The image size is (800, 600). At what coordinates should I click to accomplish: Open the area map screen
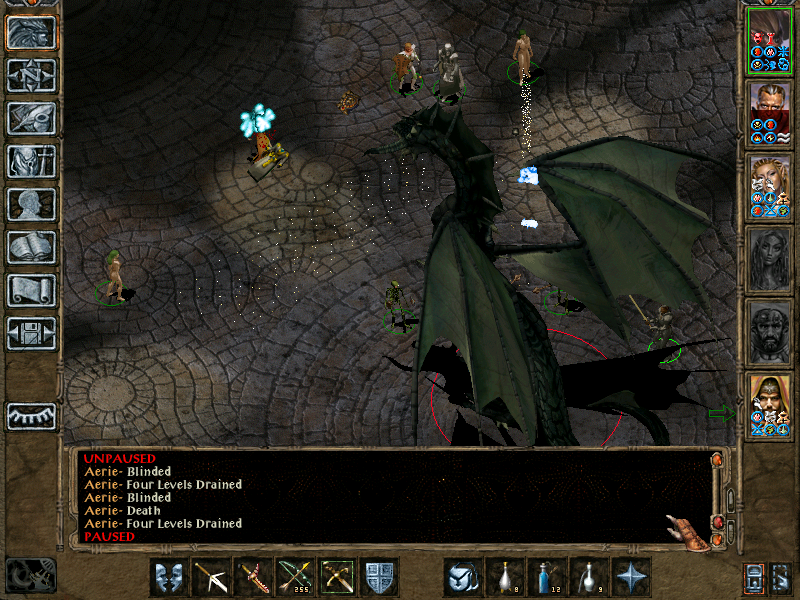[32, 76]
